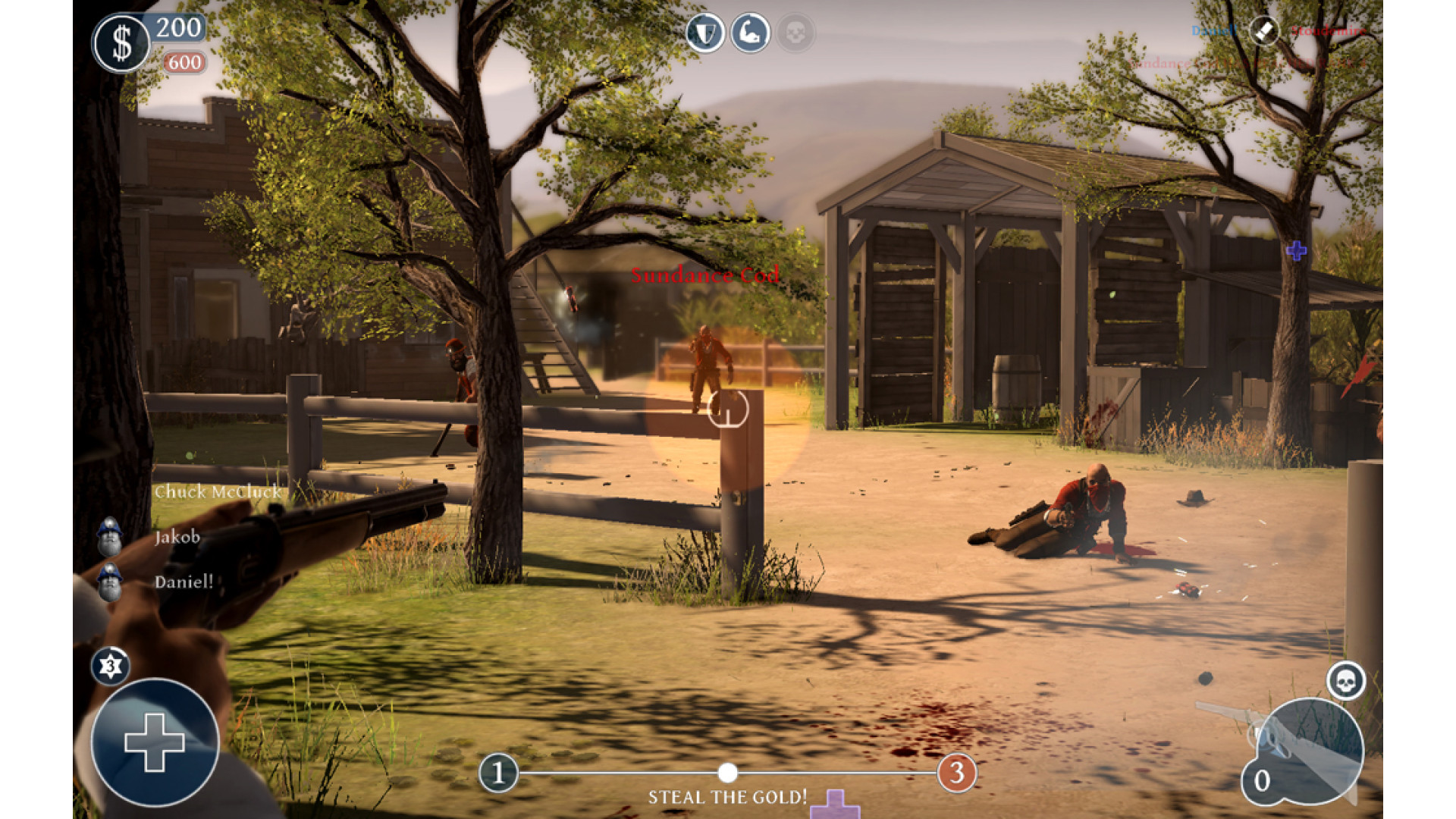This screenshot has width=1456, height=819.
Task: Select teammate Daniel! in the squad list
Action: point(183,582)
